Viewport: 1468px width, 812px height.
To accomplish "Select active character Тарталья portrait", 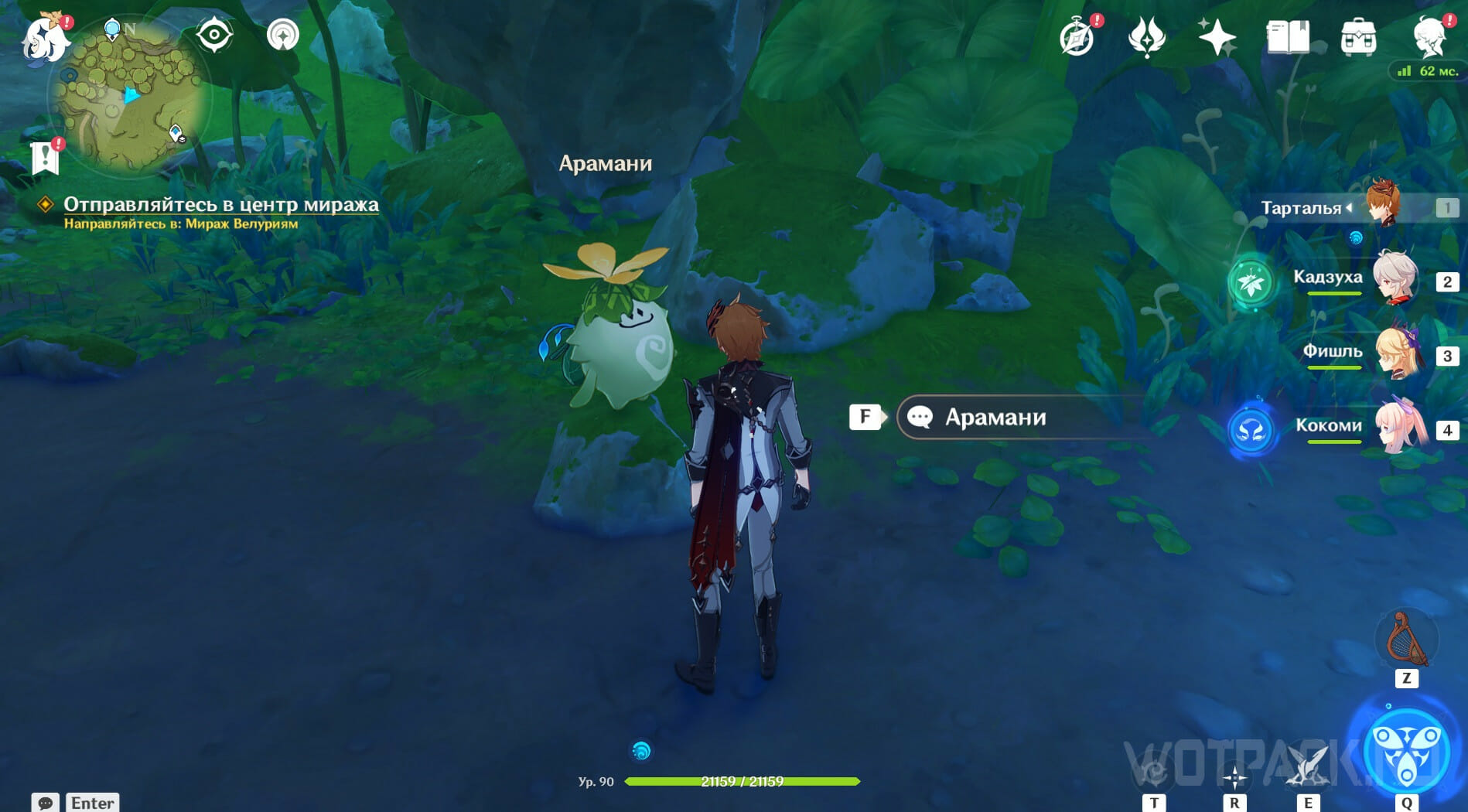I will [1383, 203].
